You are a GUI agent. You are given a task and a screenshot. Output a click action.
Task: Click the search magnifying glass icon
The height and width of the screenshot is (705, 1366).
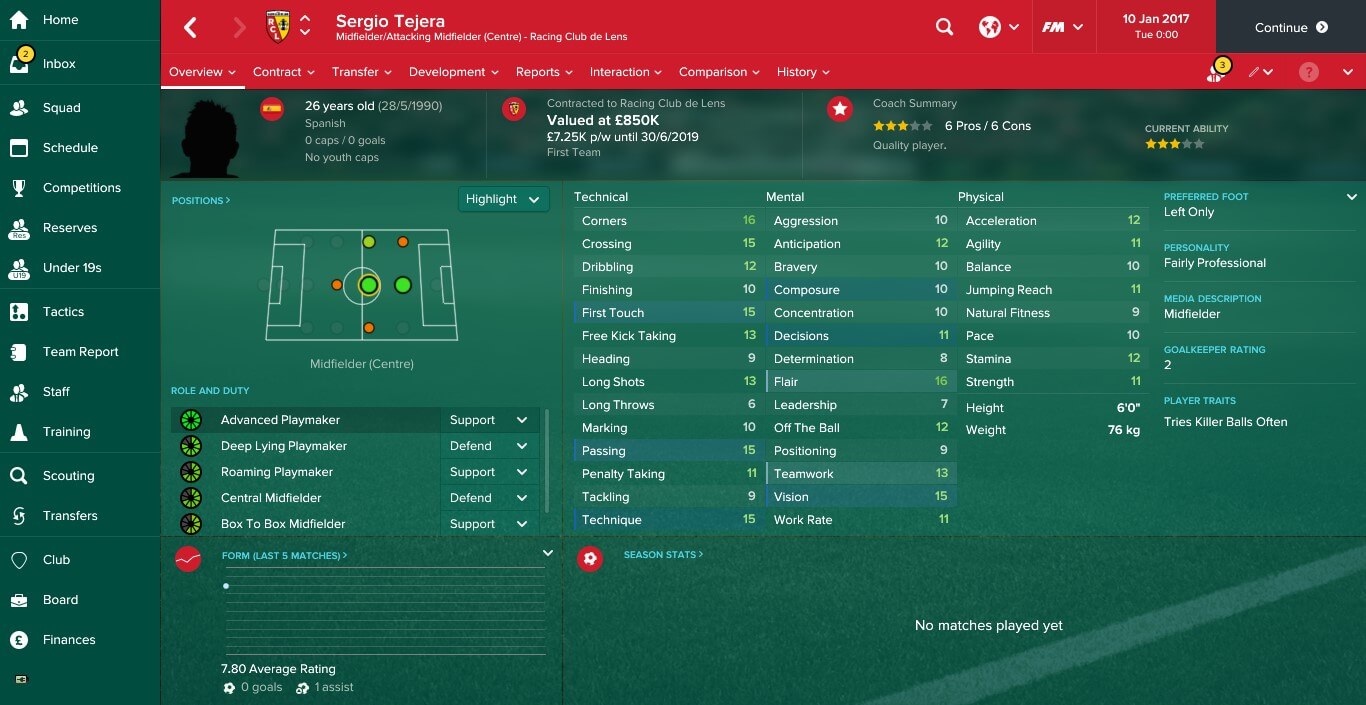point(944,28)
